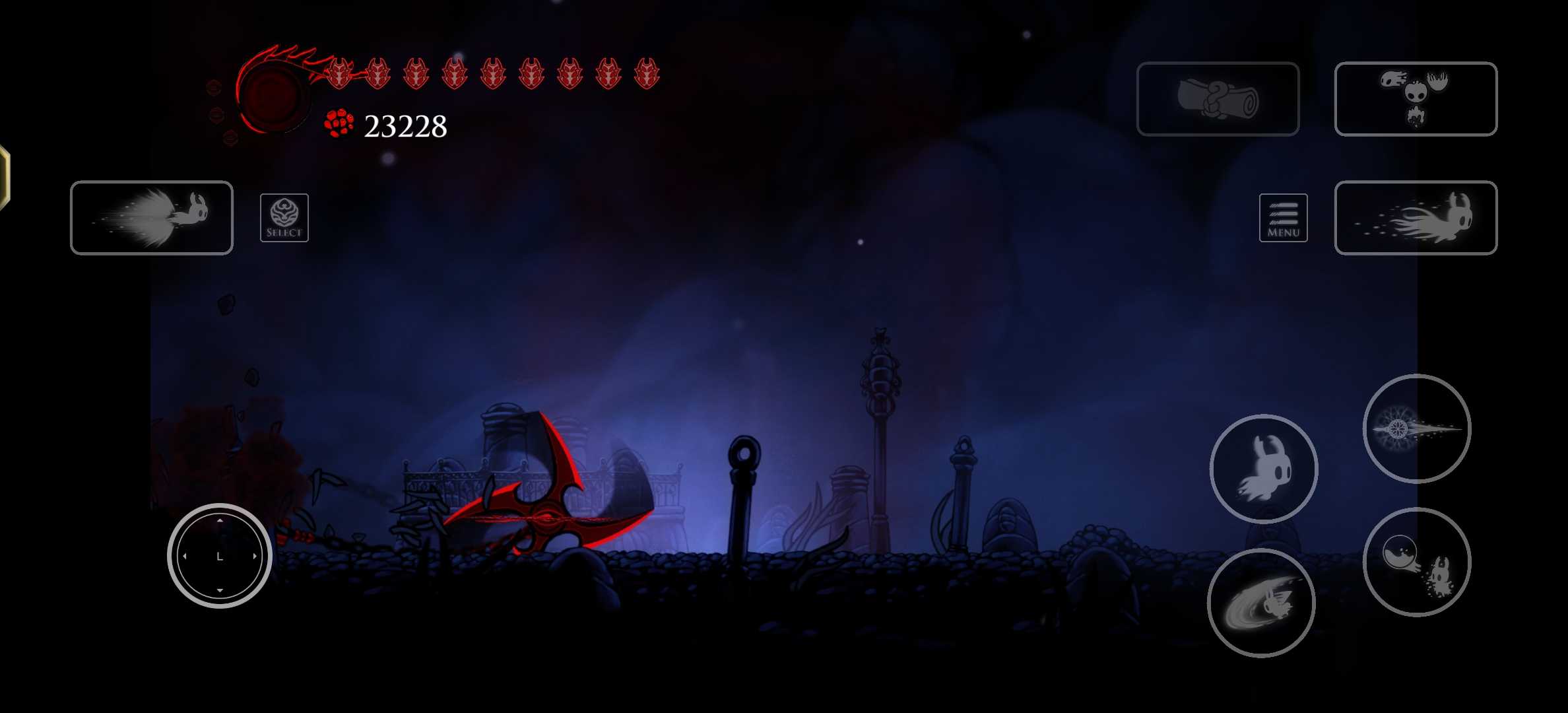Click the gold hexagon overlay tab
Screen dimensions: 1568x713
point(4,178)
